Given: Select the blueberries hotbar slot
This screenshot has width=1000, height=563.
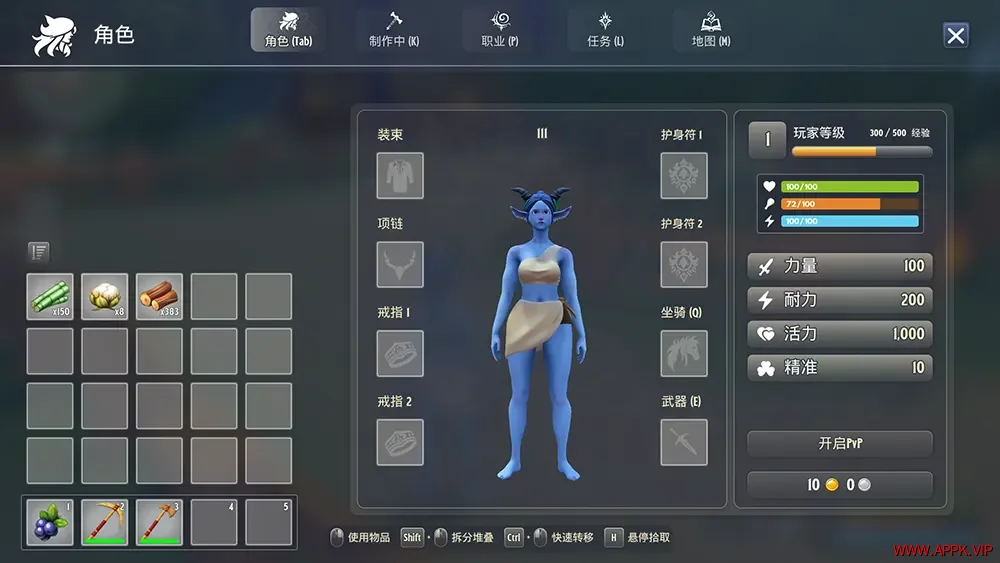Looking at the screenshot, I should click(x=50, y=522).
